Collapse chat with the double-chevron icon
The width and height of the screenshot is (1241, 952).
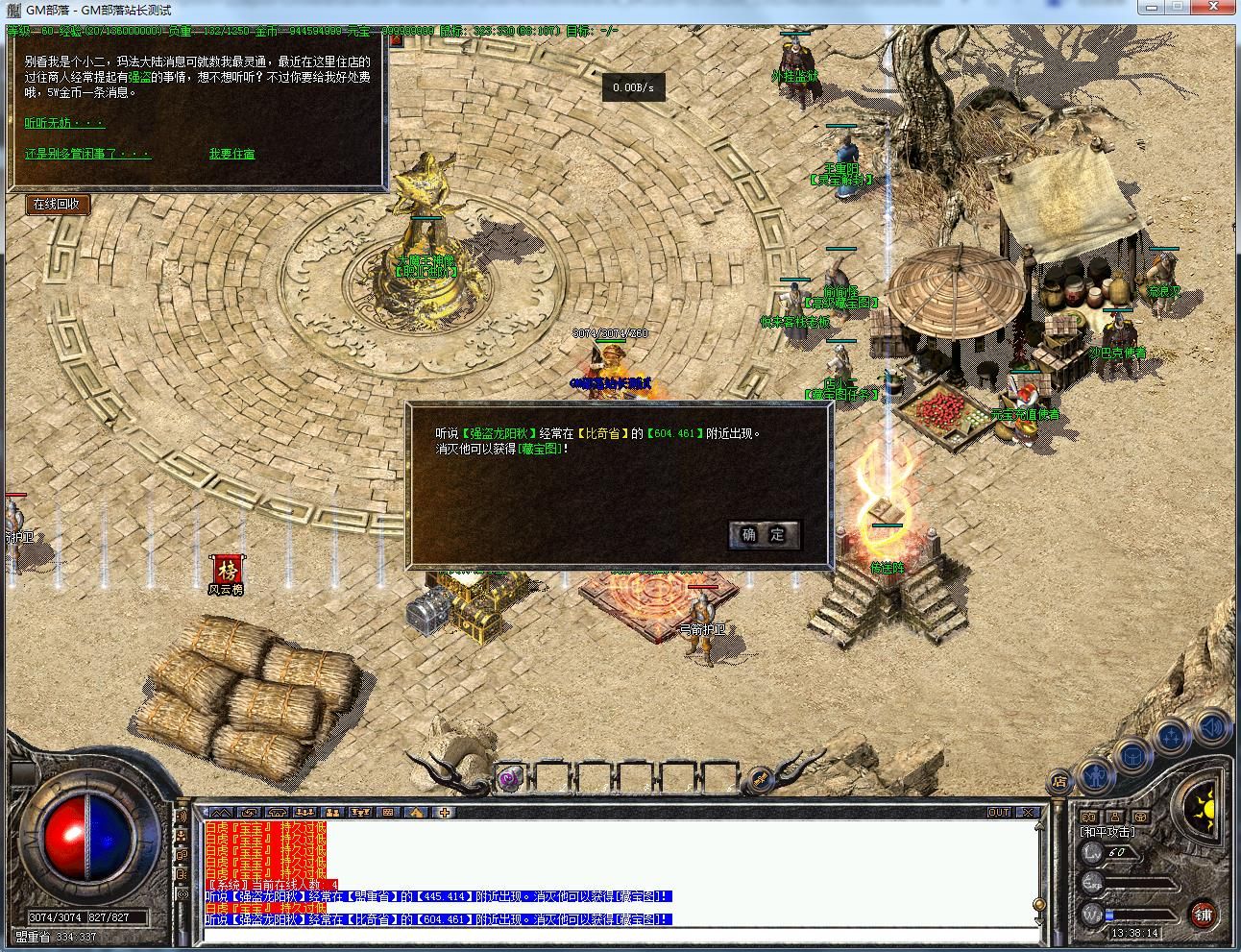point(221,812)
